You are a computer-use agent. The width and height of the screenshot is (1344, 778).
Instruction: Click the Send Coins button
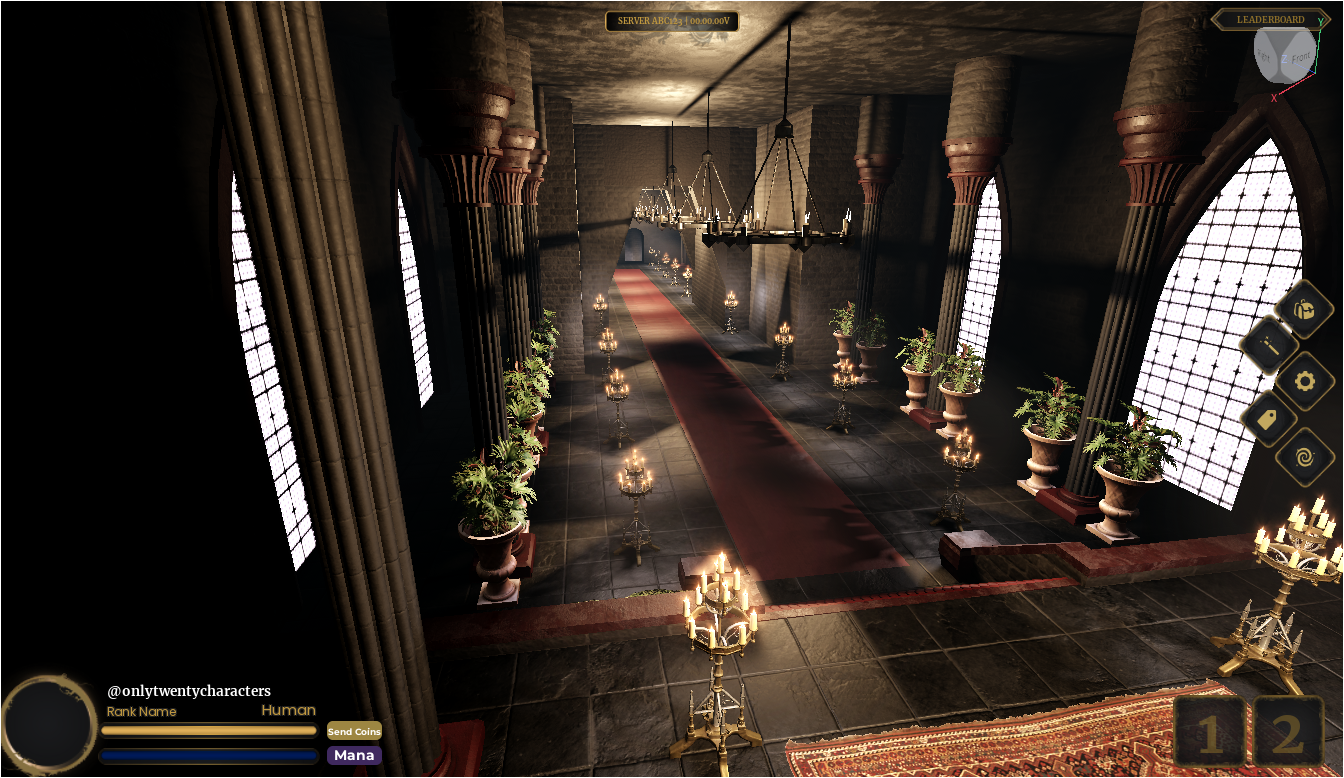354,731
